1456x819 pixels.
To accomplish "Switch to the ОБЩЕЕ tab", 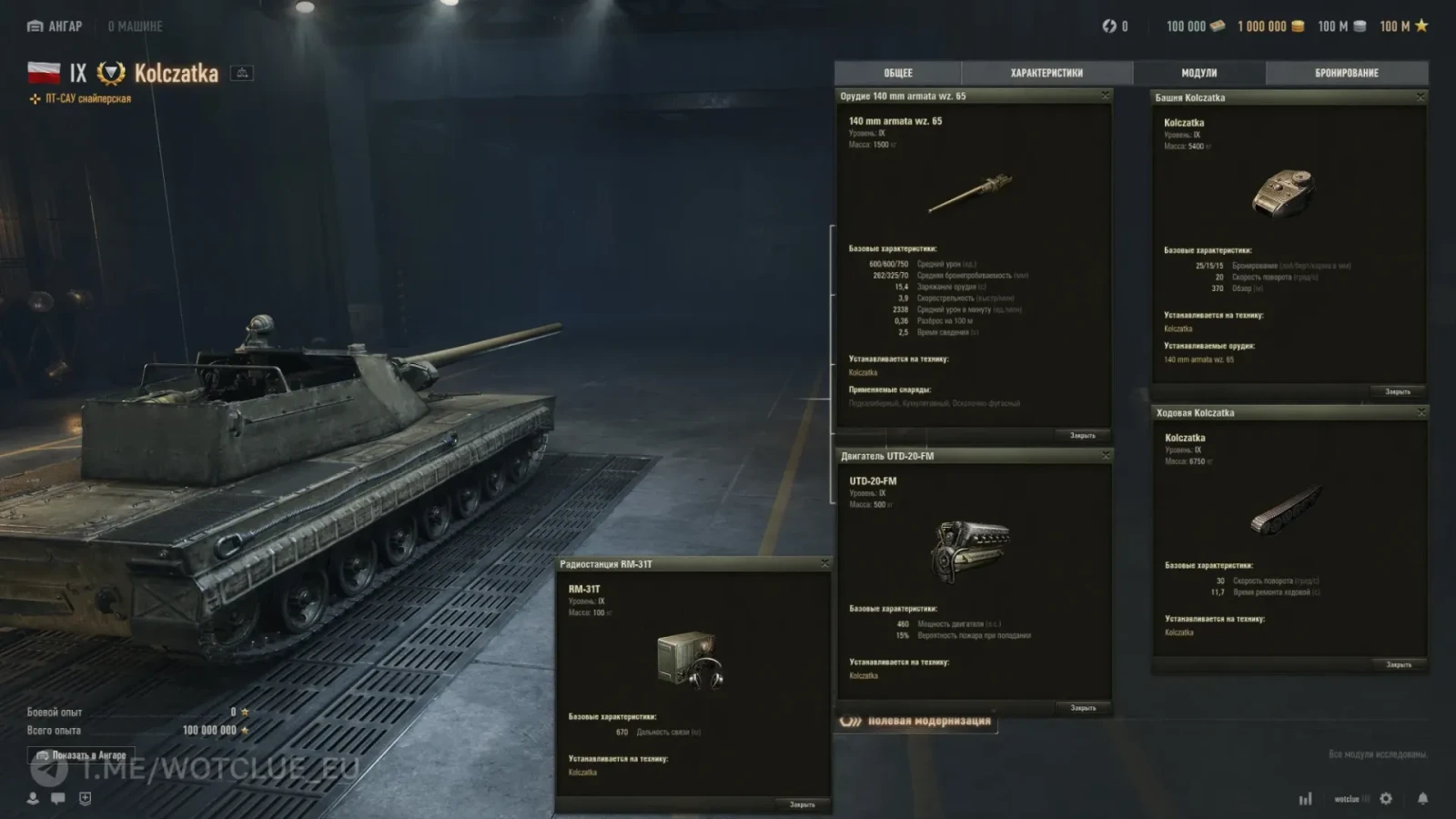I will coord(897,73).
